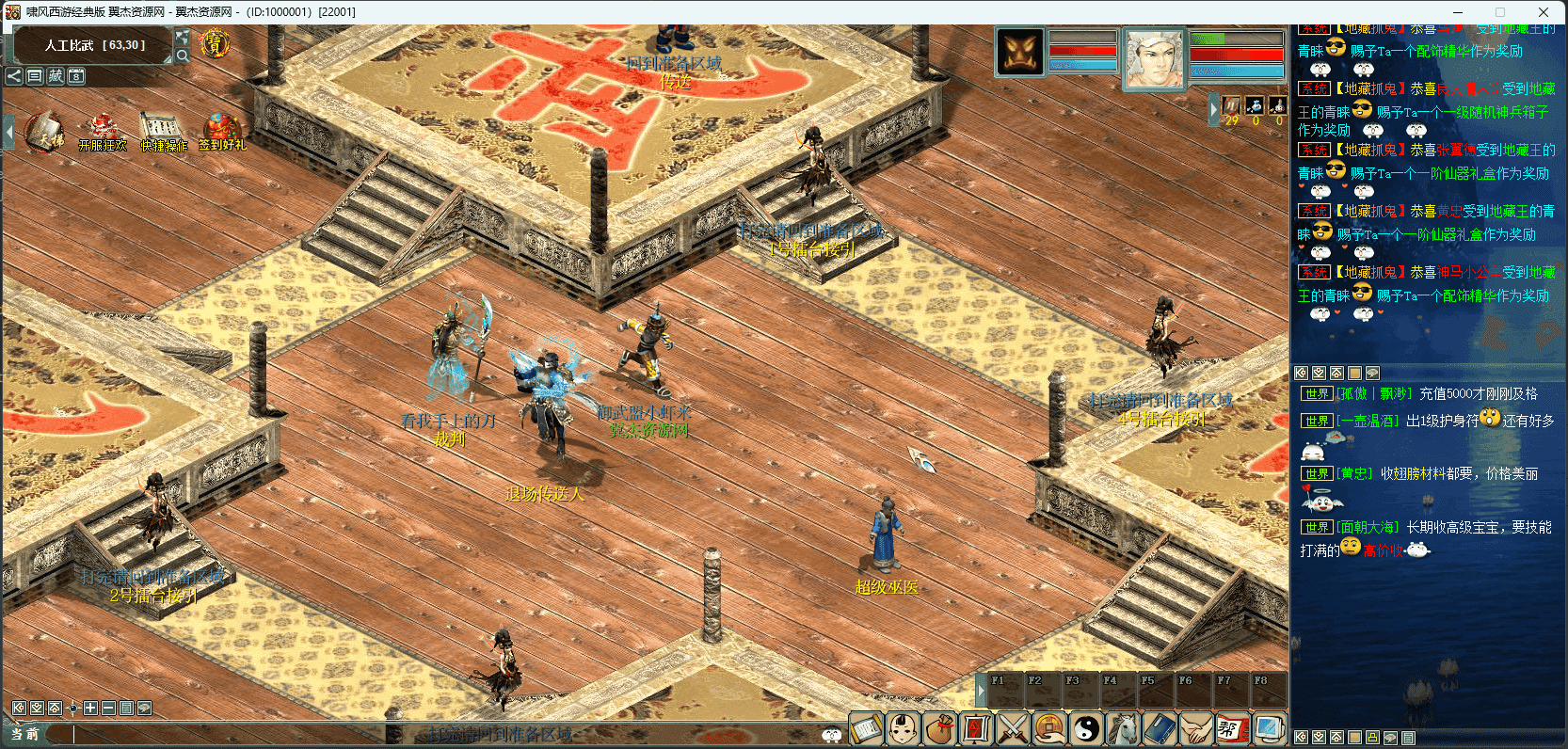Open the 天梯 ladder ranking icon
Viewport: 1568px width, 749px height.
coord(42,130)
